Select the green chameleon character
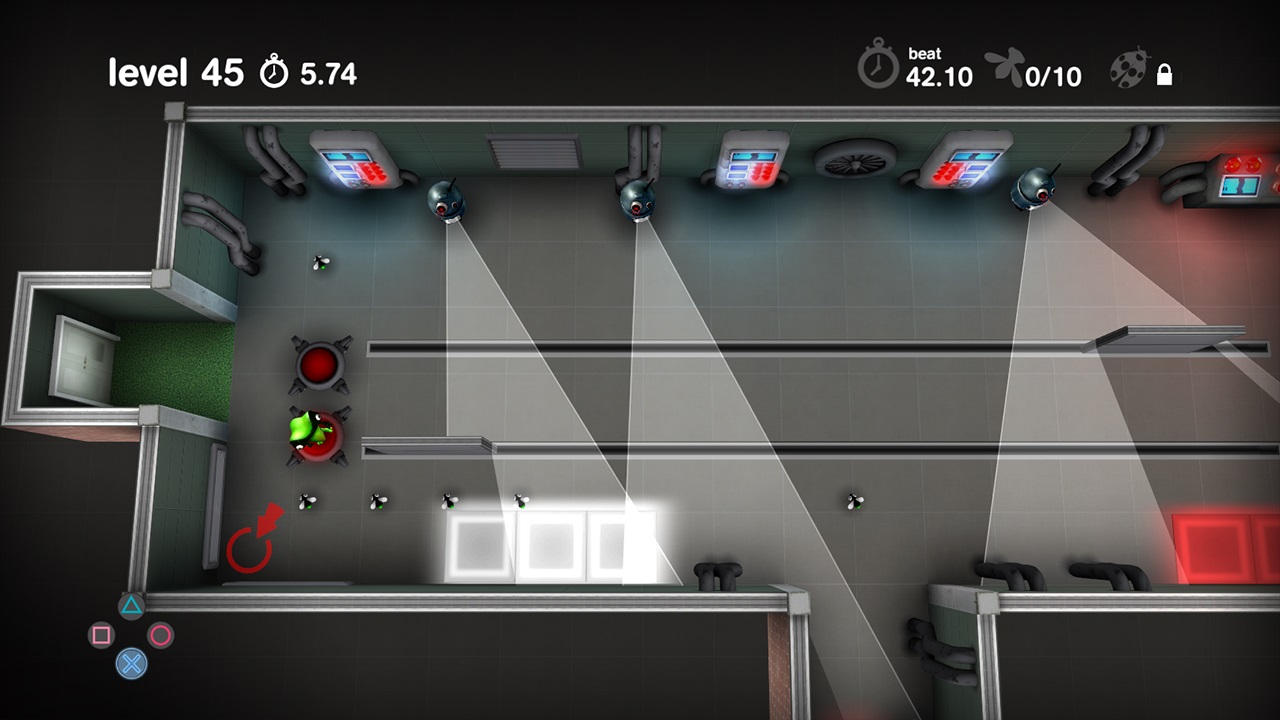The height and width of the screenshot is (720, 1280). point(305,432)
